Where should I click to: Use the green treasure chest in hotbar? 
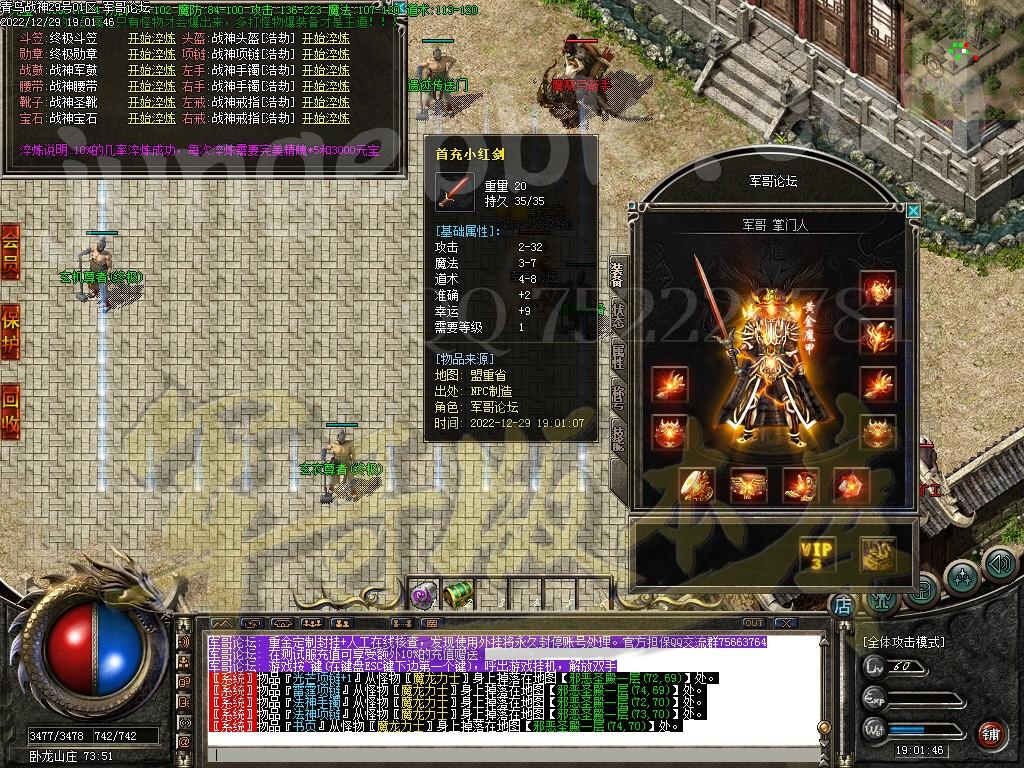point(457,594)
